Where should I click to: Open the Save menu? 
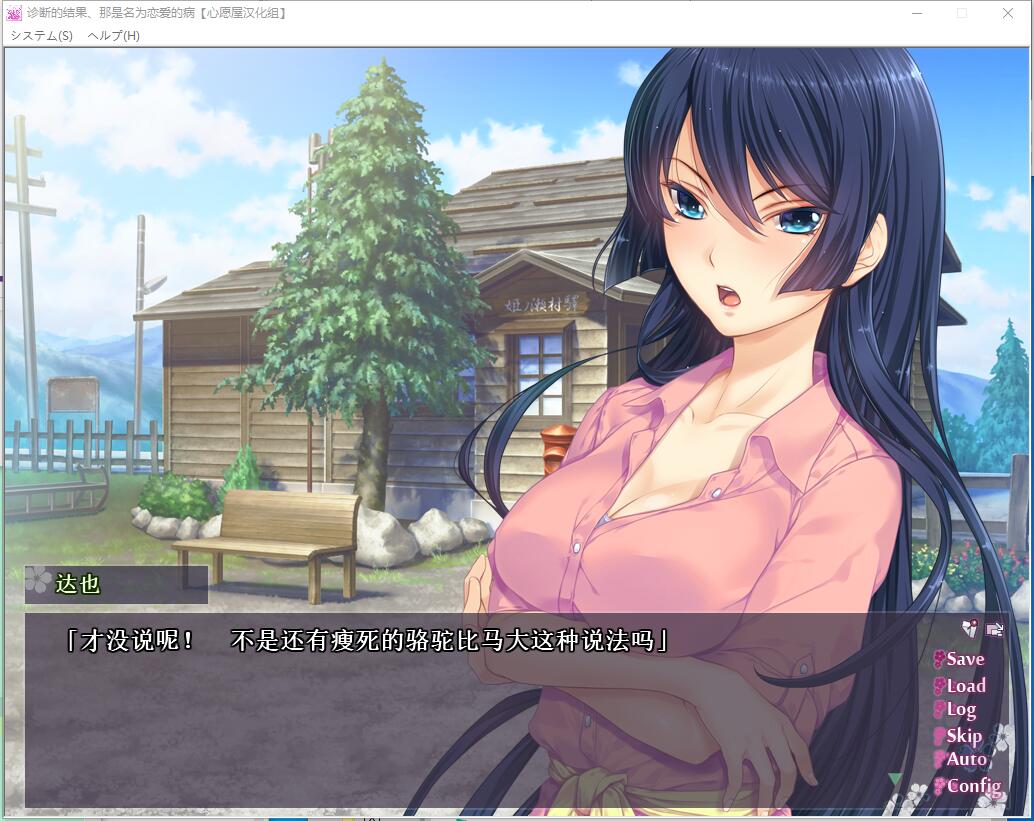coord(964,659)
